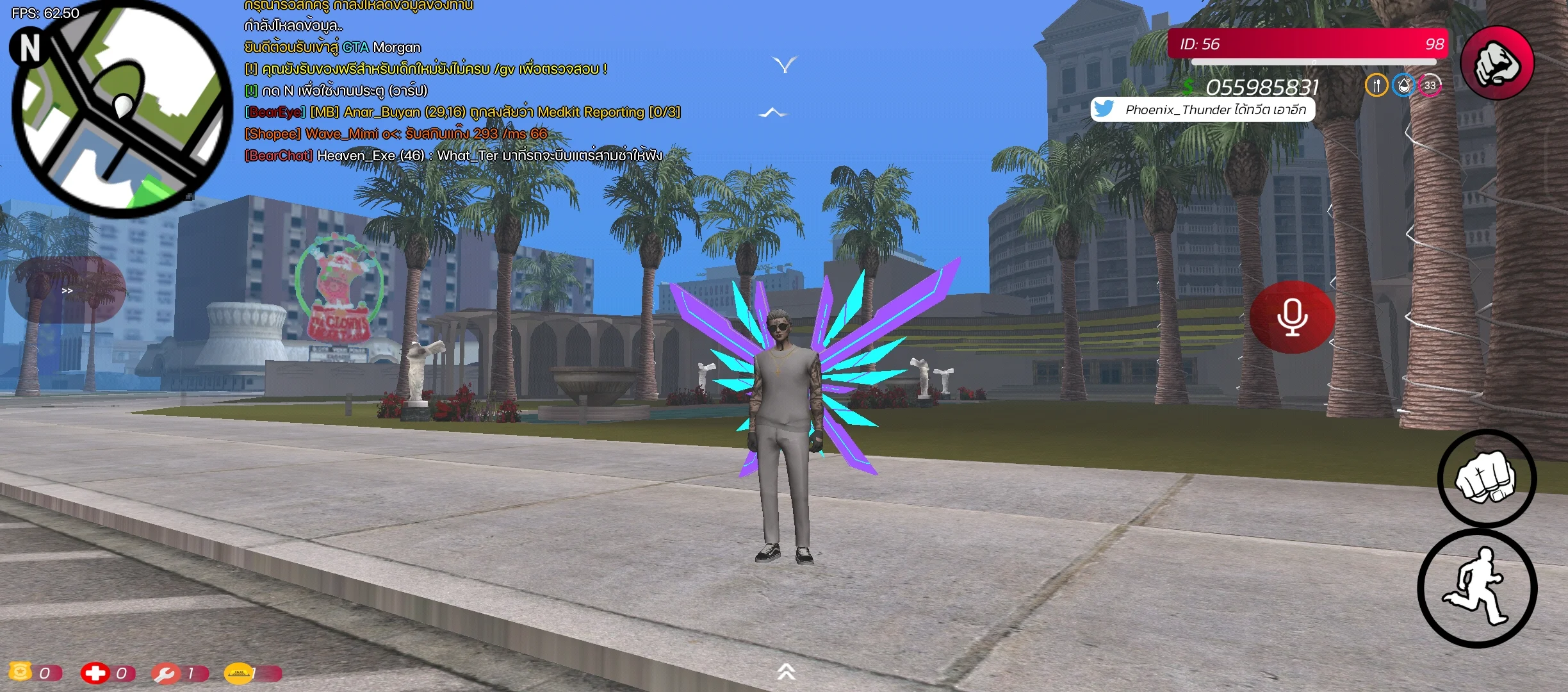Tap the blue water drop thirst icon
1568x692 pixels.
1403,85
